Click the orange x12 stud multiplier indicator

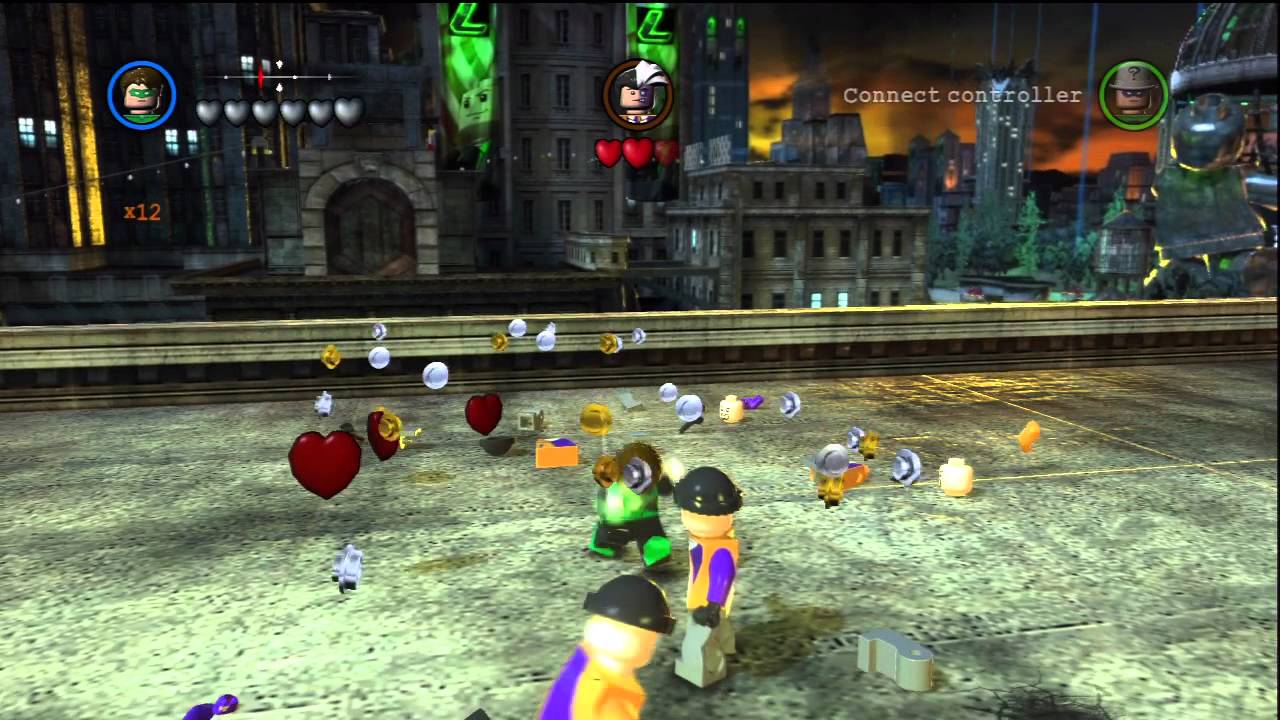tap(141, 212)
